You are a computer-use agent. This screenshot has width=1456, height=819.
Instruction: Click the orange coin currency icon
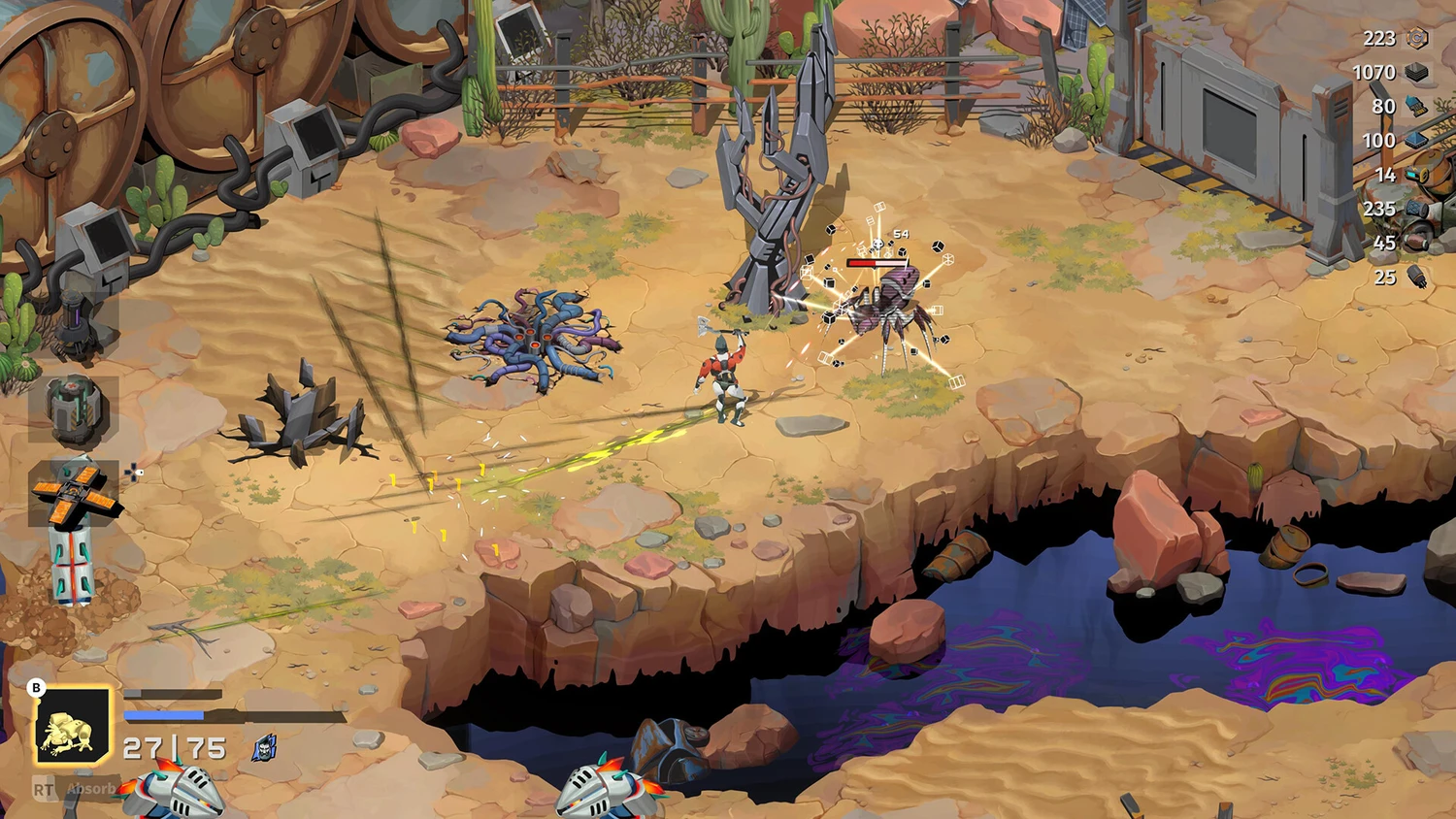point(1418,38)
